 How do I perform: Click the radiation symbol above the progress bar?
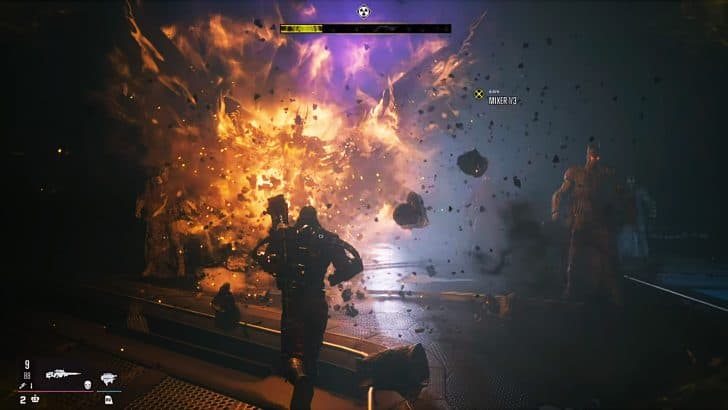pos(364,12)
